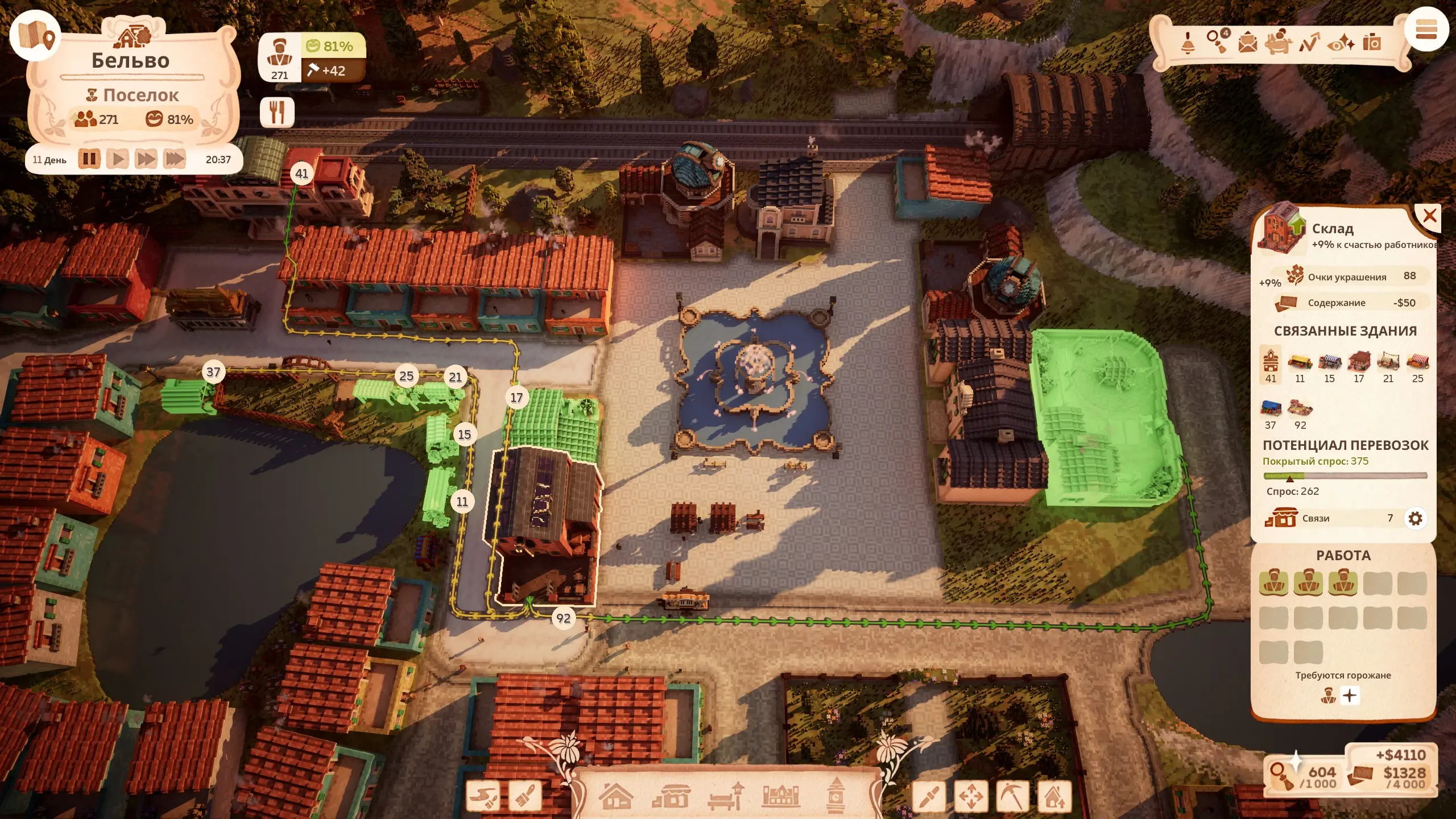This screenshot has width=1456, height=819.
Task: Open the piggy bank finances screen
Action: (x=1278, y=42)
